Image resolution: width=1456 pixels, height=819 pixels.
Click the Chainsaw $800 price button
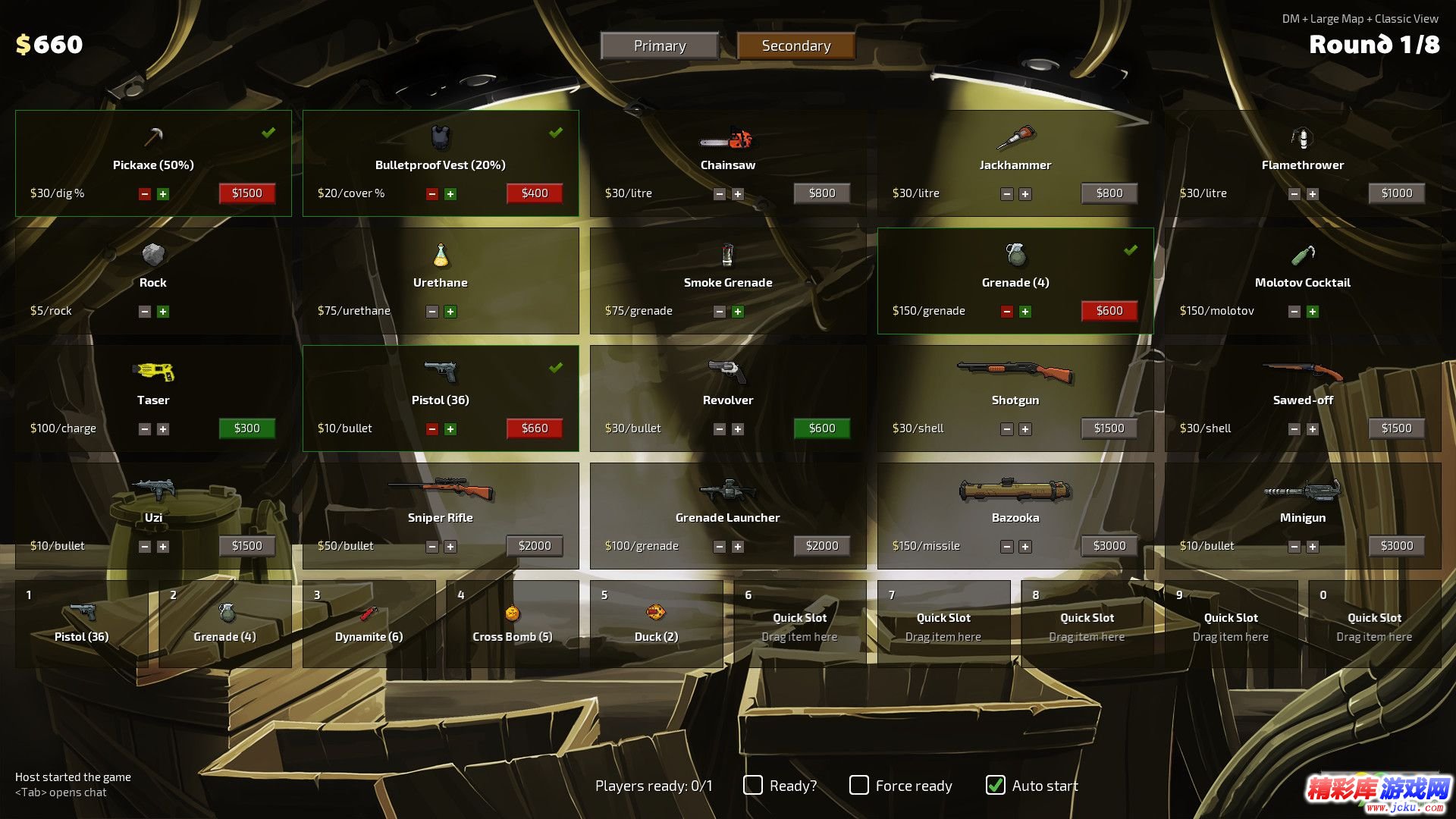pyautogui.click(x=821, y=193)
